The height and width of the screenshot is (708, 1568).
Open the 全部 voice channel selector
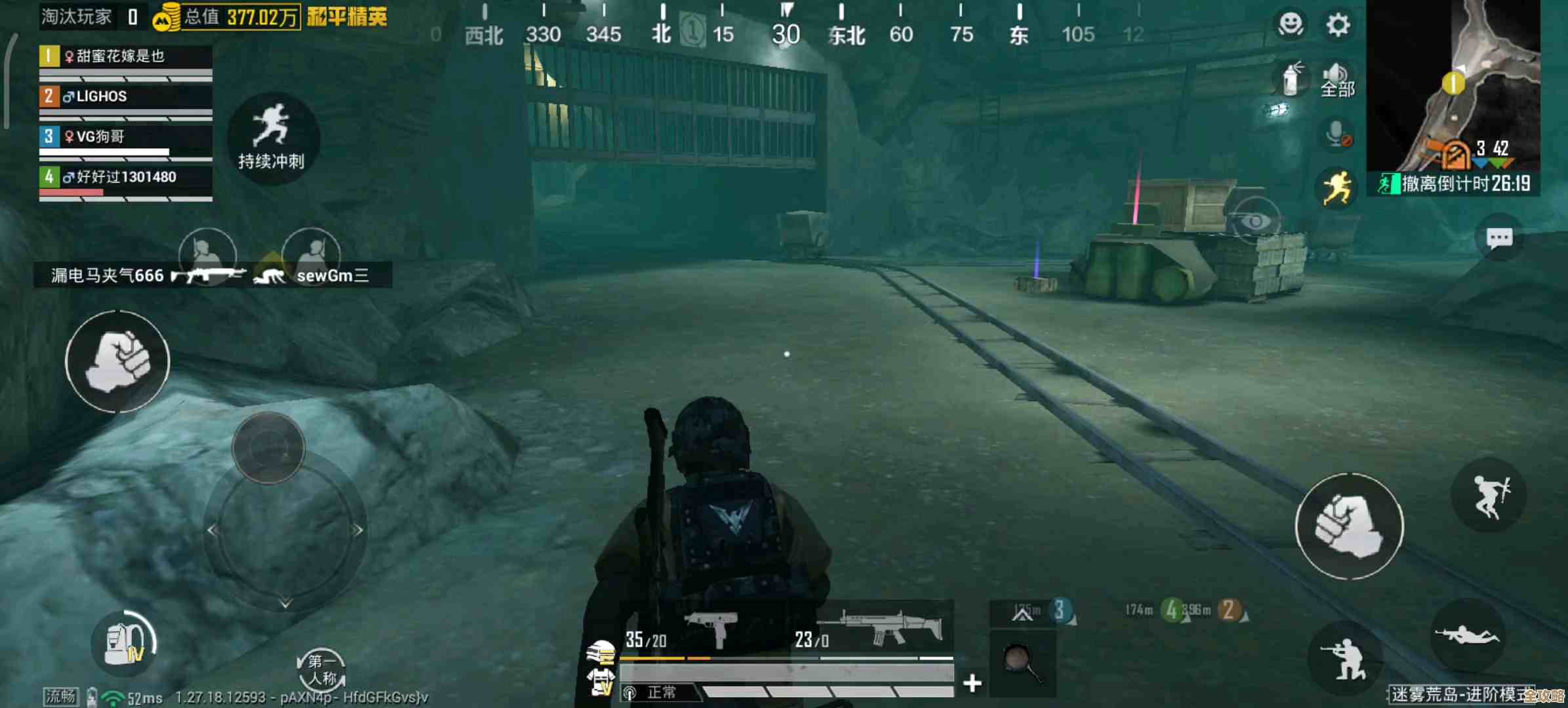[1337, 87]
